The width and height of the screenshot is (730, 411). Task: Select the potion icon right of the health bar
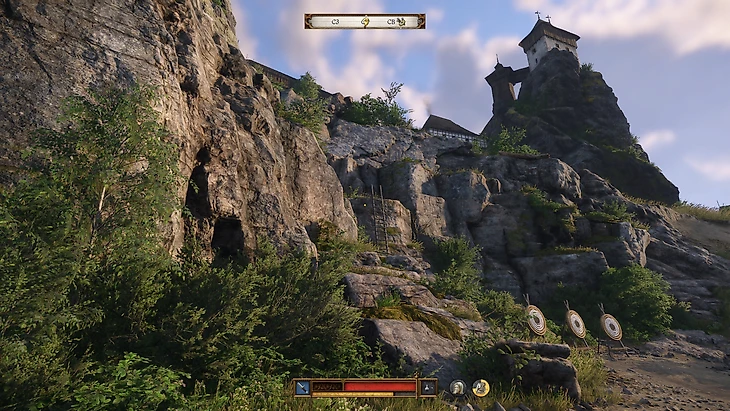coord(427,387)
